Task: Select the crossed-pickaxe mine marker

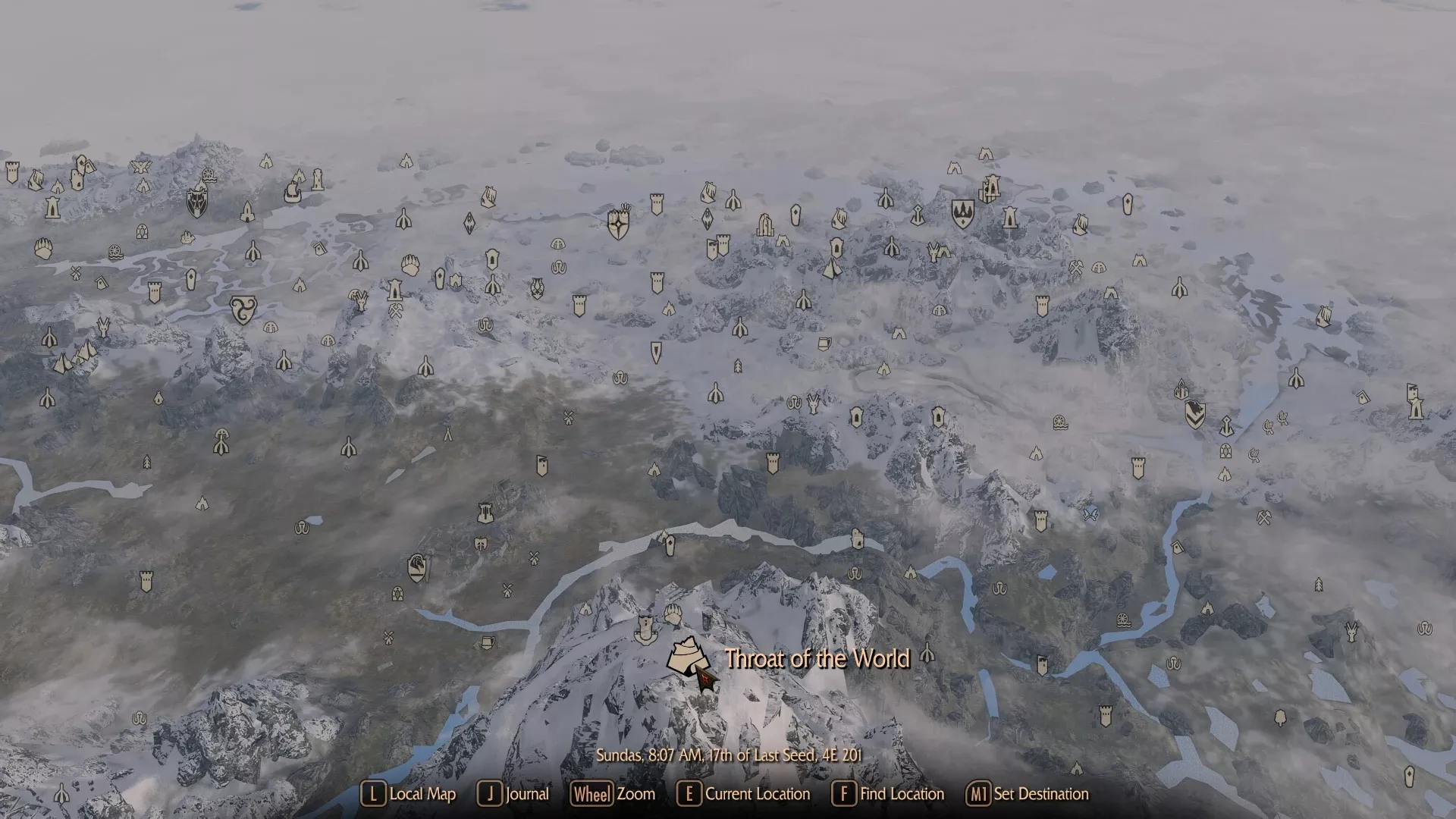Action: coord(396,311)
